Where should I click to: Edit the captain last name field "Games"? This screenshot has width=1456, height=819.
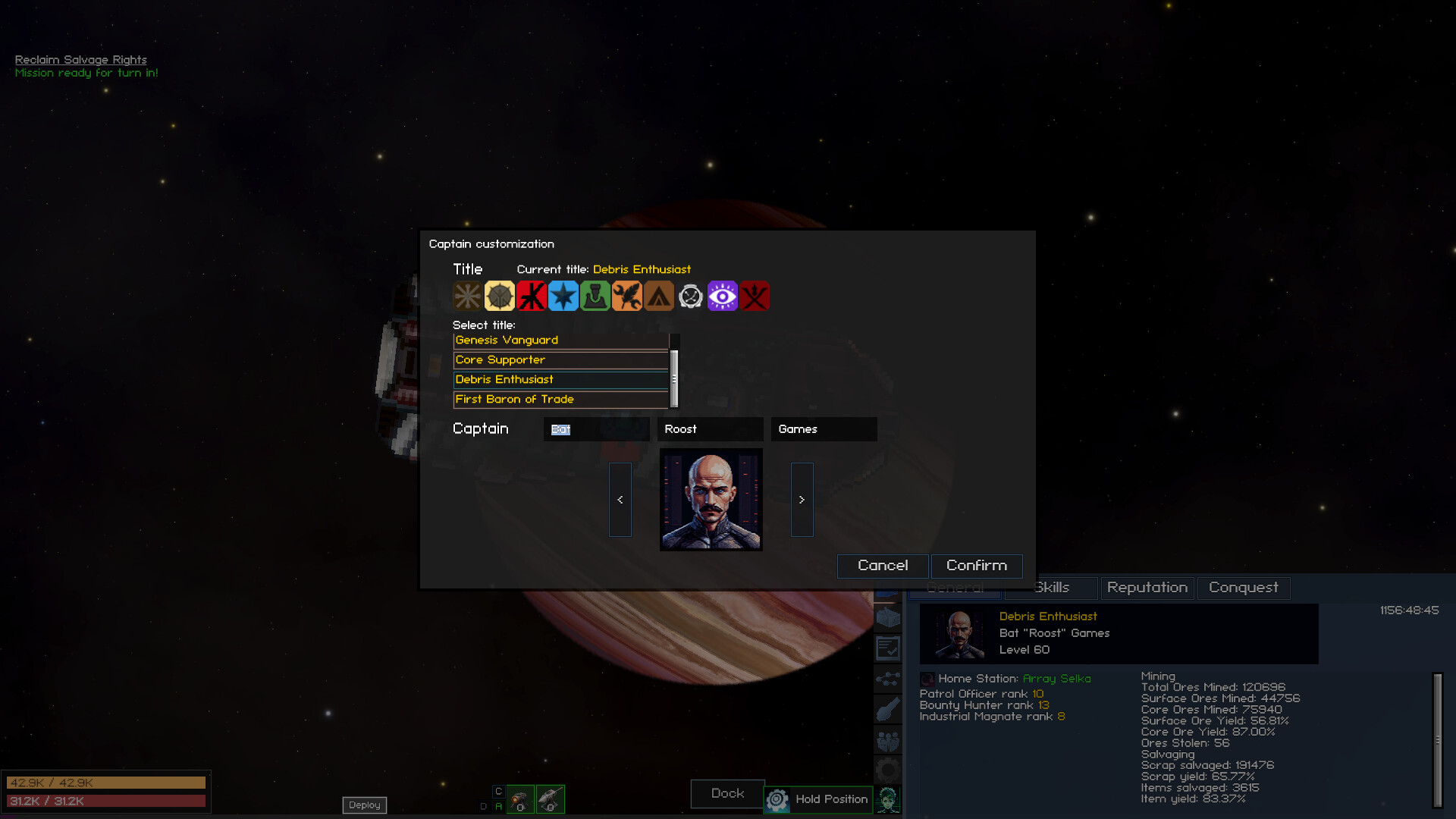click(824, 429)
